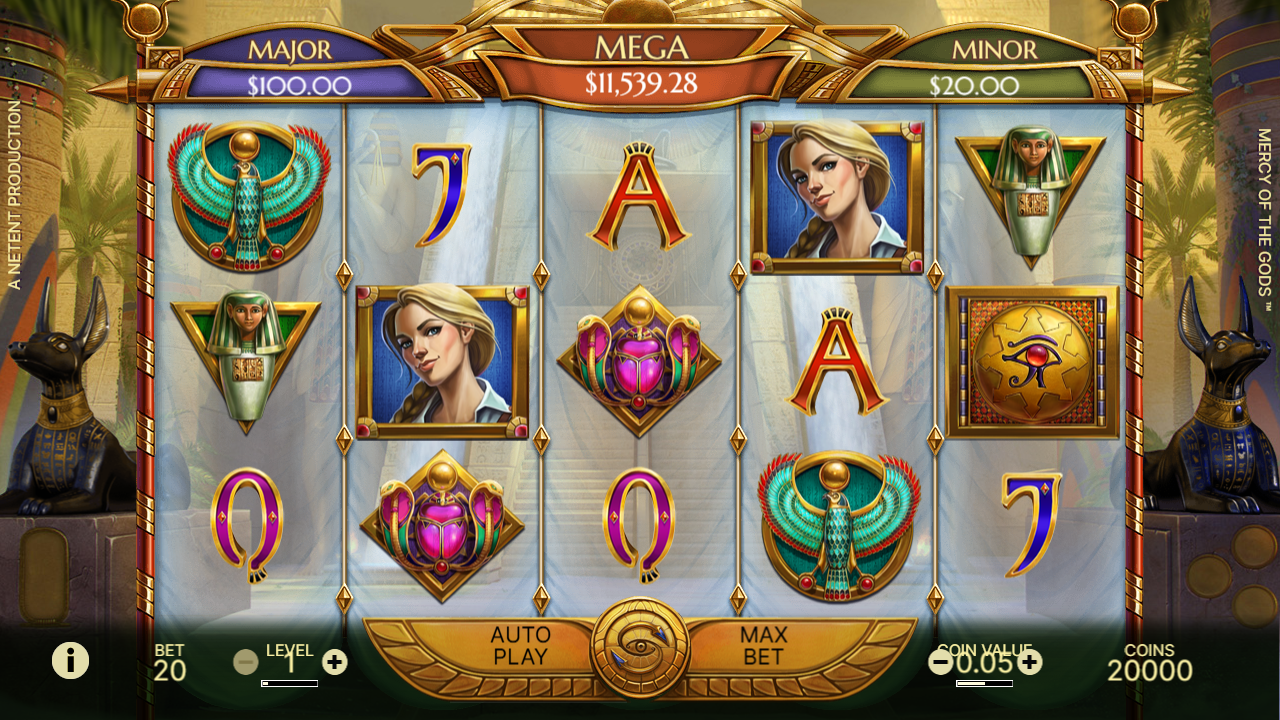
Task: Increase the bet level
Action: 335,662
